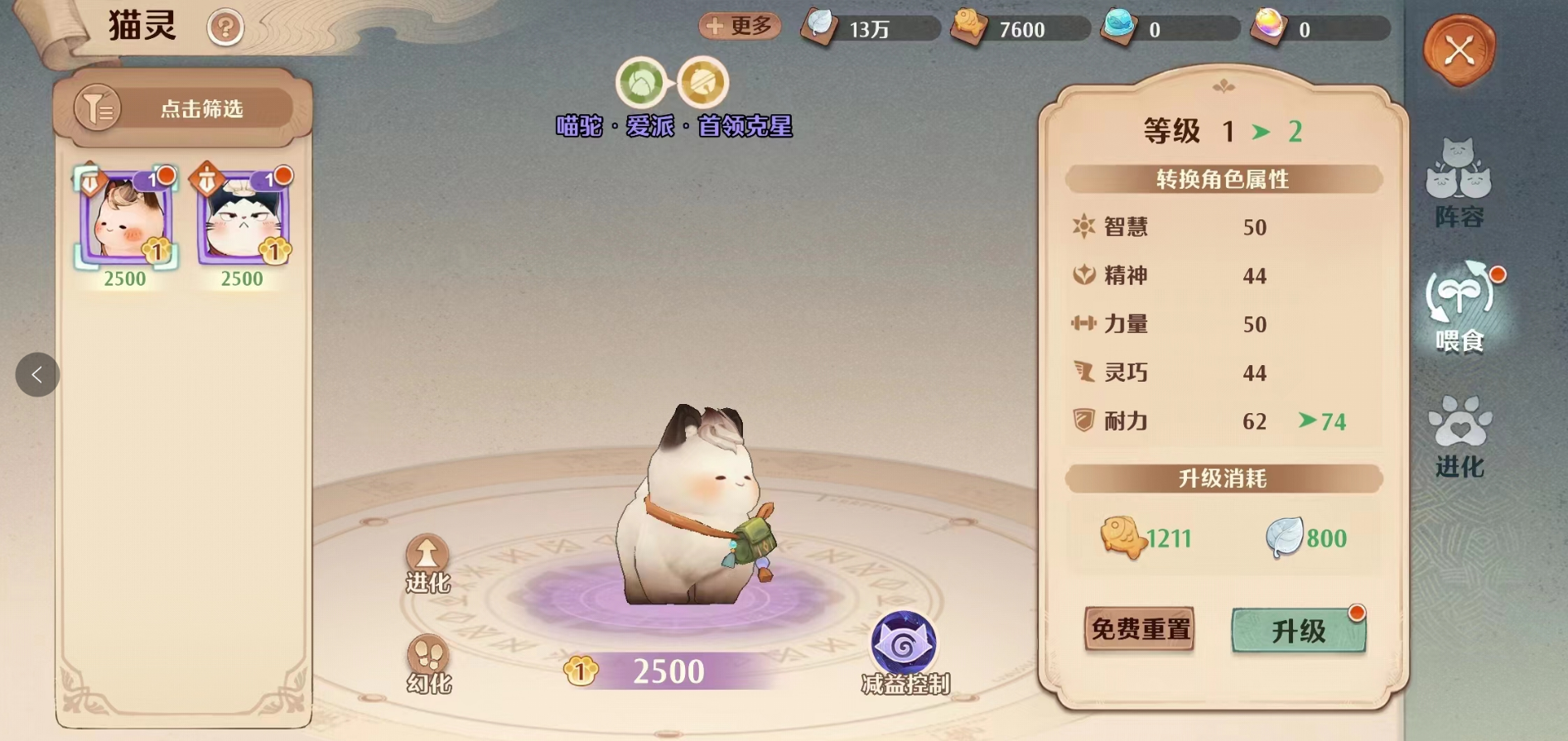Switch to the 阵容 lineup tab

1459,184
